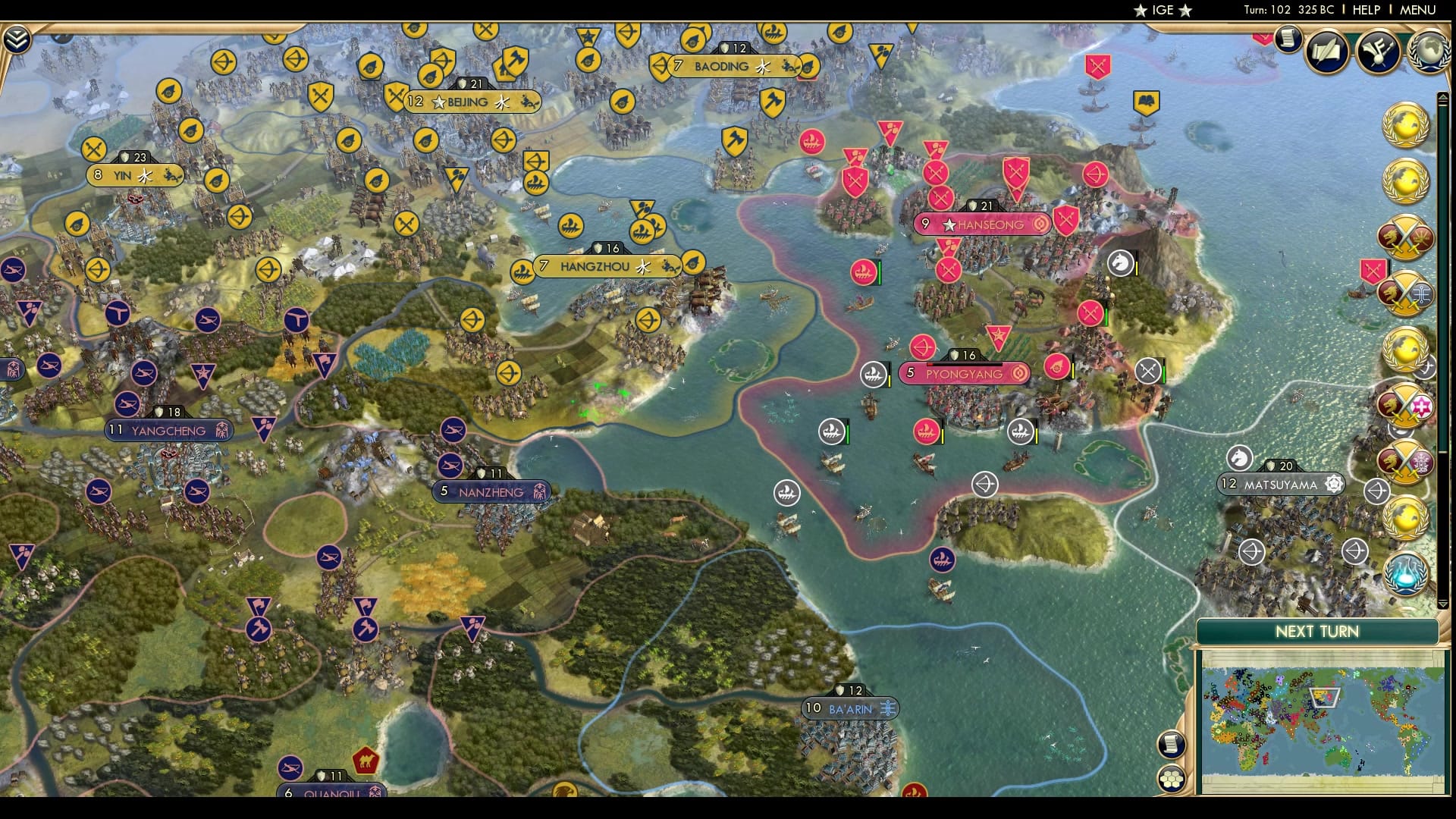Expand the notification list with its bottom arrow
This screenshot has height=819, width=1456.
coord(1444,603)
